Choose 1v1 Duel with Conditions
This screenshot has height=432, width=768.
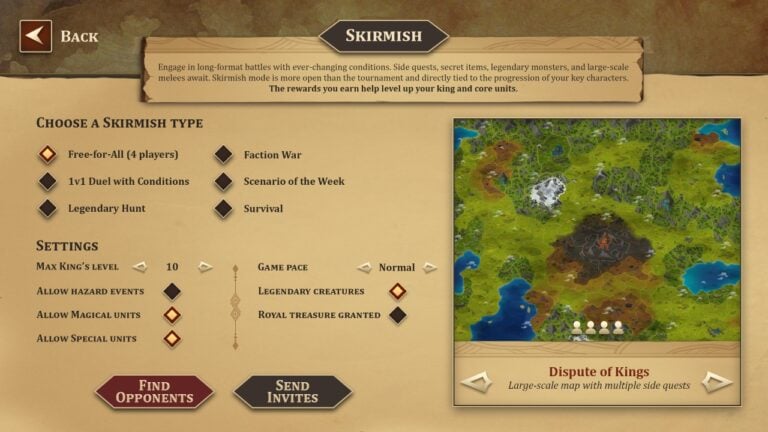point(47,182)
